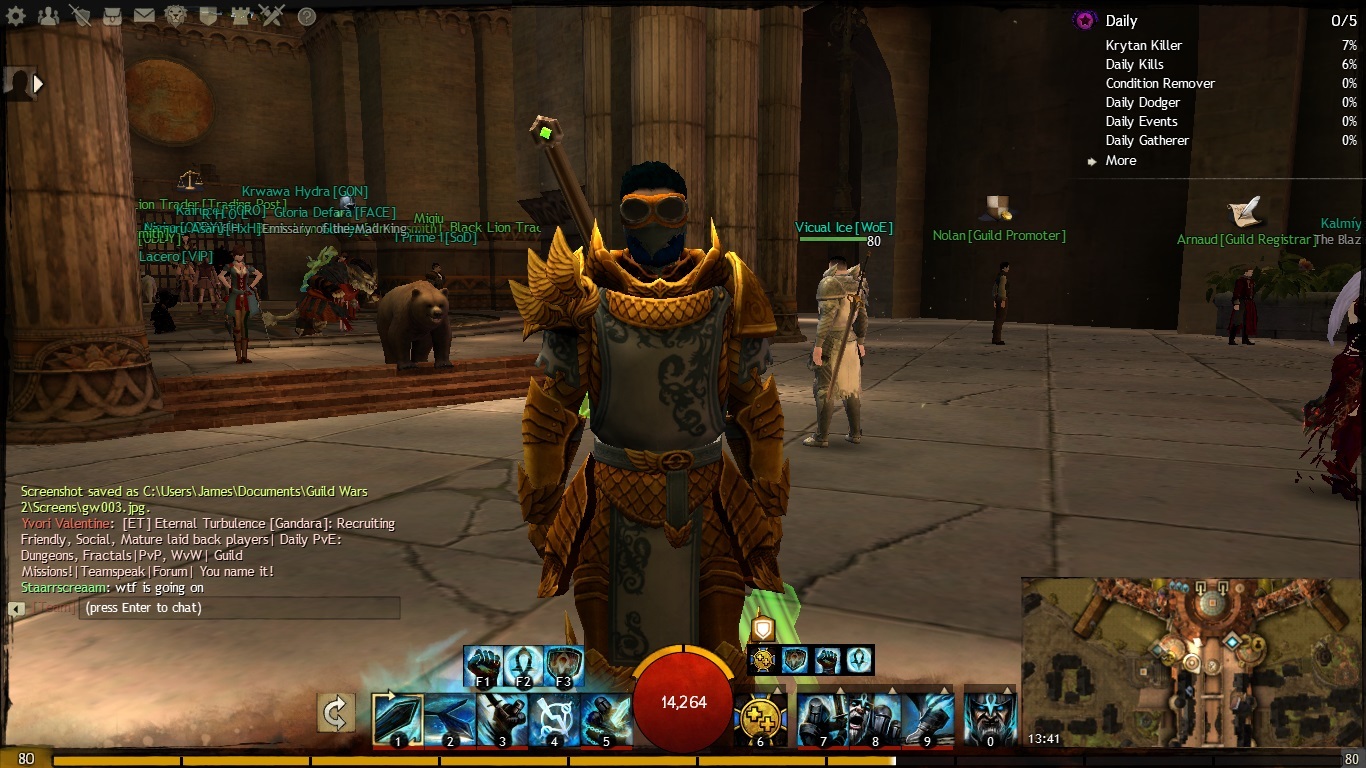Open the help question mark icon

(x=307, y=16)
